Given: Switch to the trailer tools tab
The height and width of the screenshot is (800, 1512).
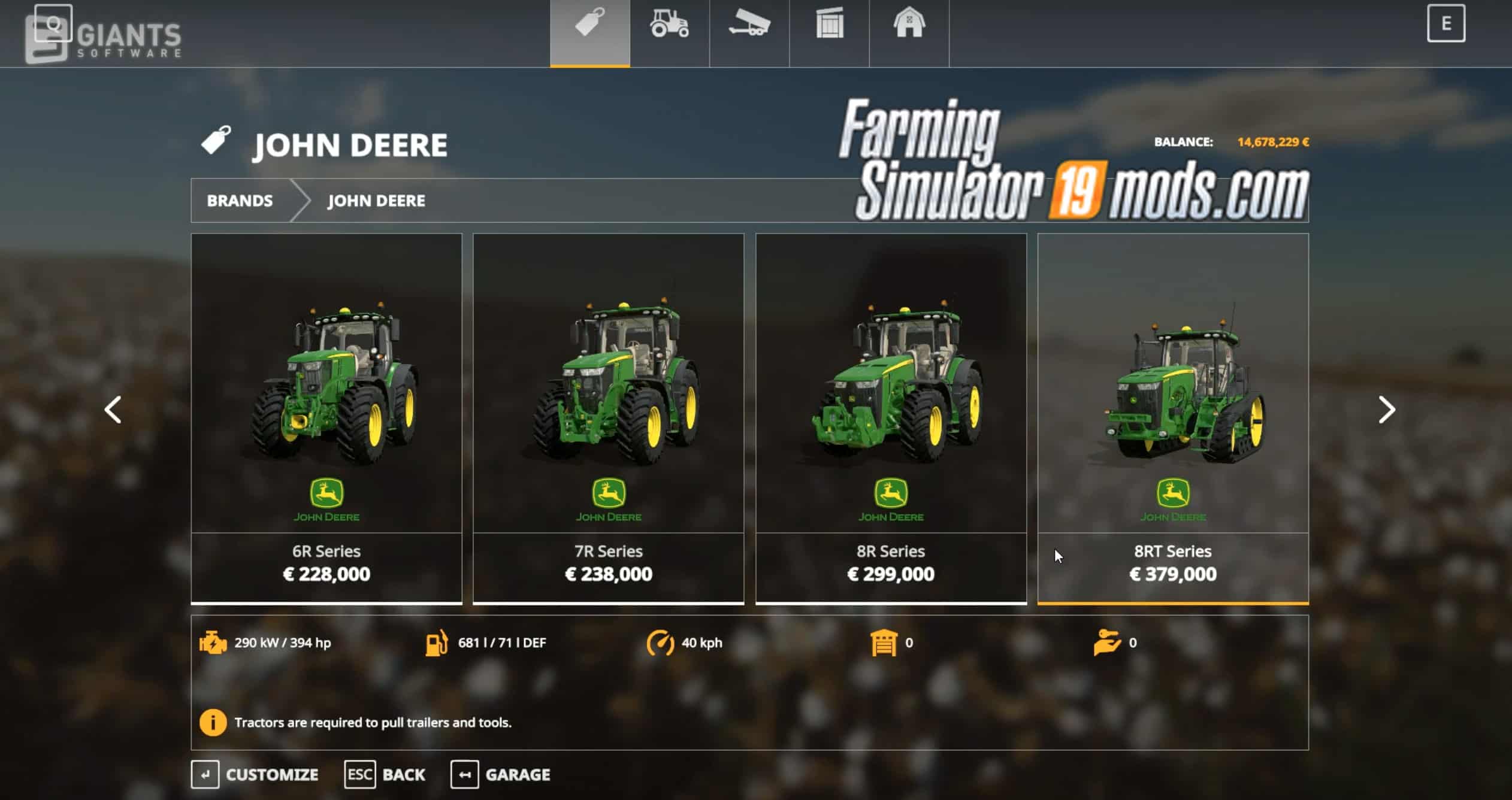Looking at the screenshot, I should click(x=749, y=26).
